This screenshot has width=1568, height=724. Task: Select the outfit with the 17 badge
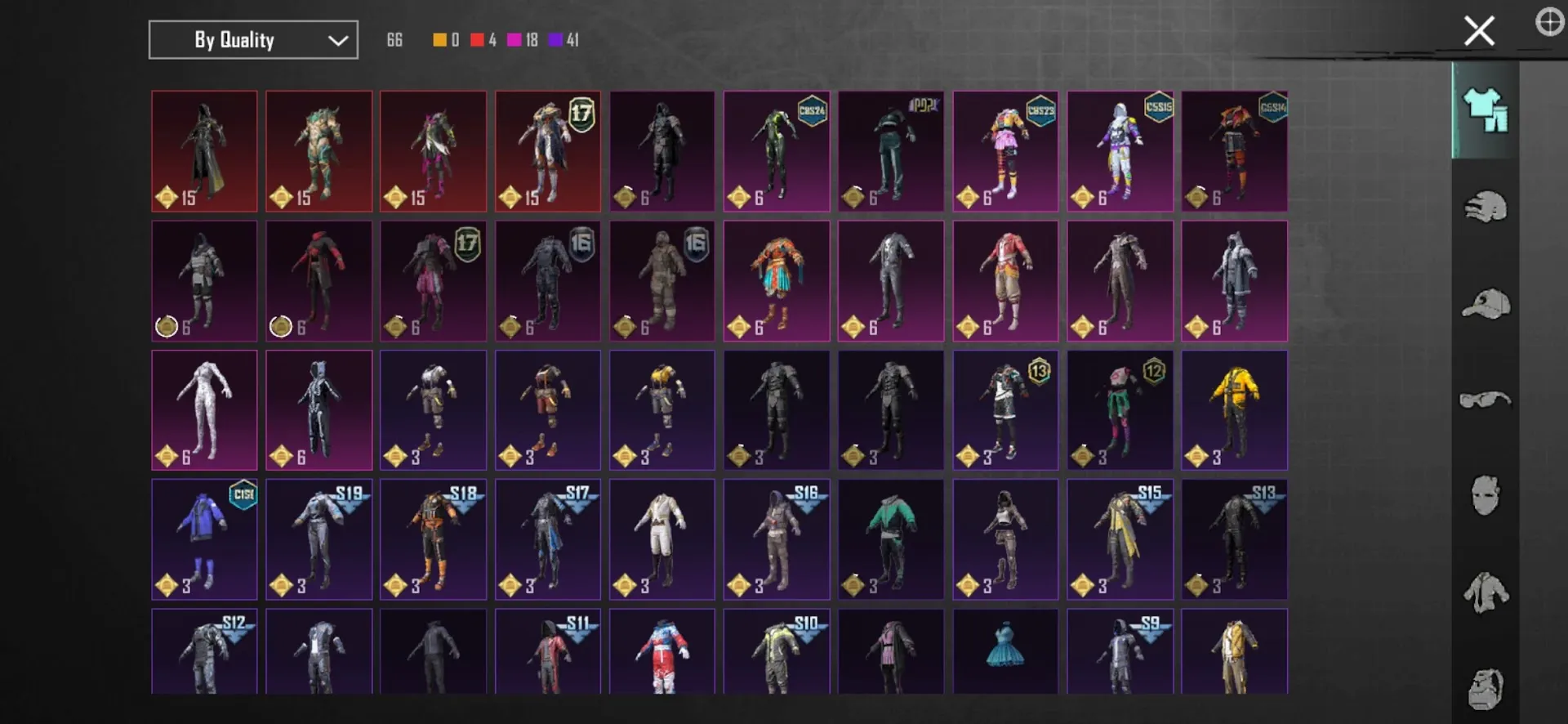pos(547,151)
